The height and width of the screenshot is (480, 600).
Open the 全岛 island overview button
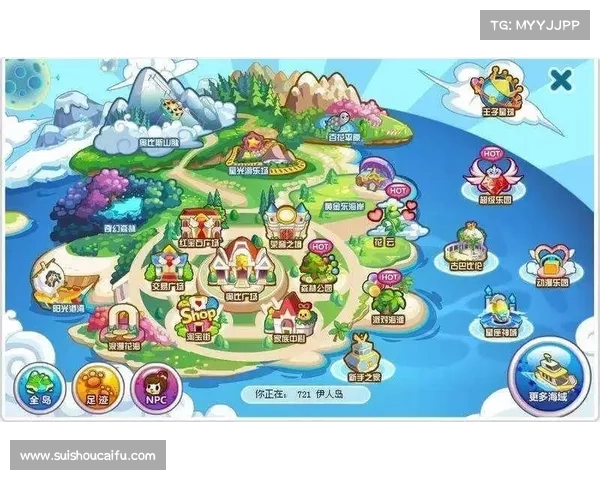[40, 387]
